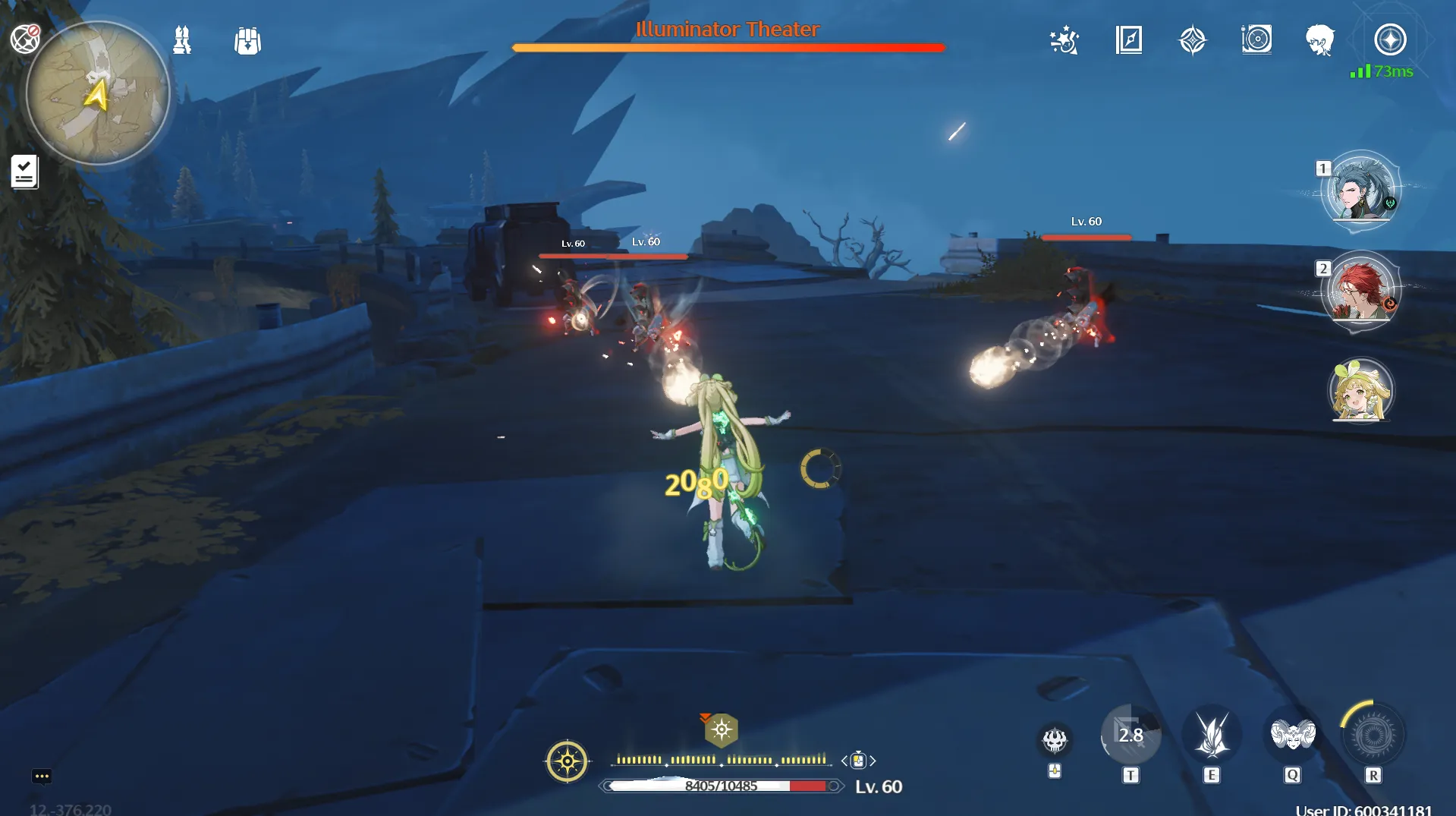This screenshot has height=816, width=1456.
Task: Open the concentric-ring disc icon
Action: (1256, 39)
